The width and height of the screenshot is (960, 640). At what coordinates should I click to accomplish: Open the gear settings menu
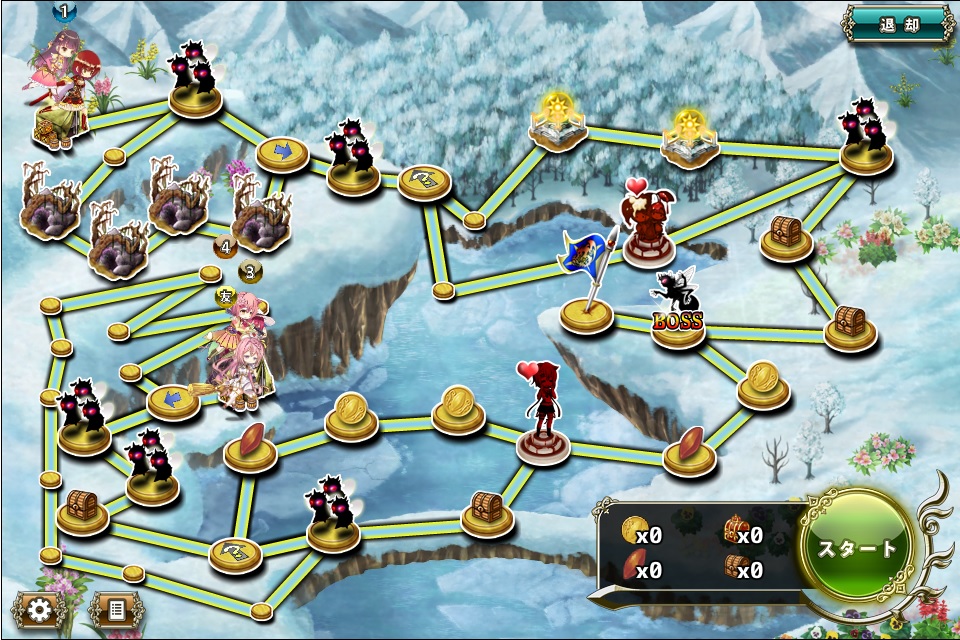point(39,609)
